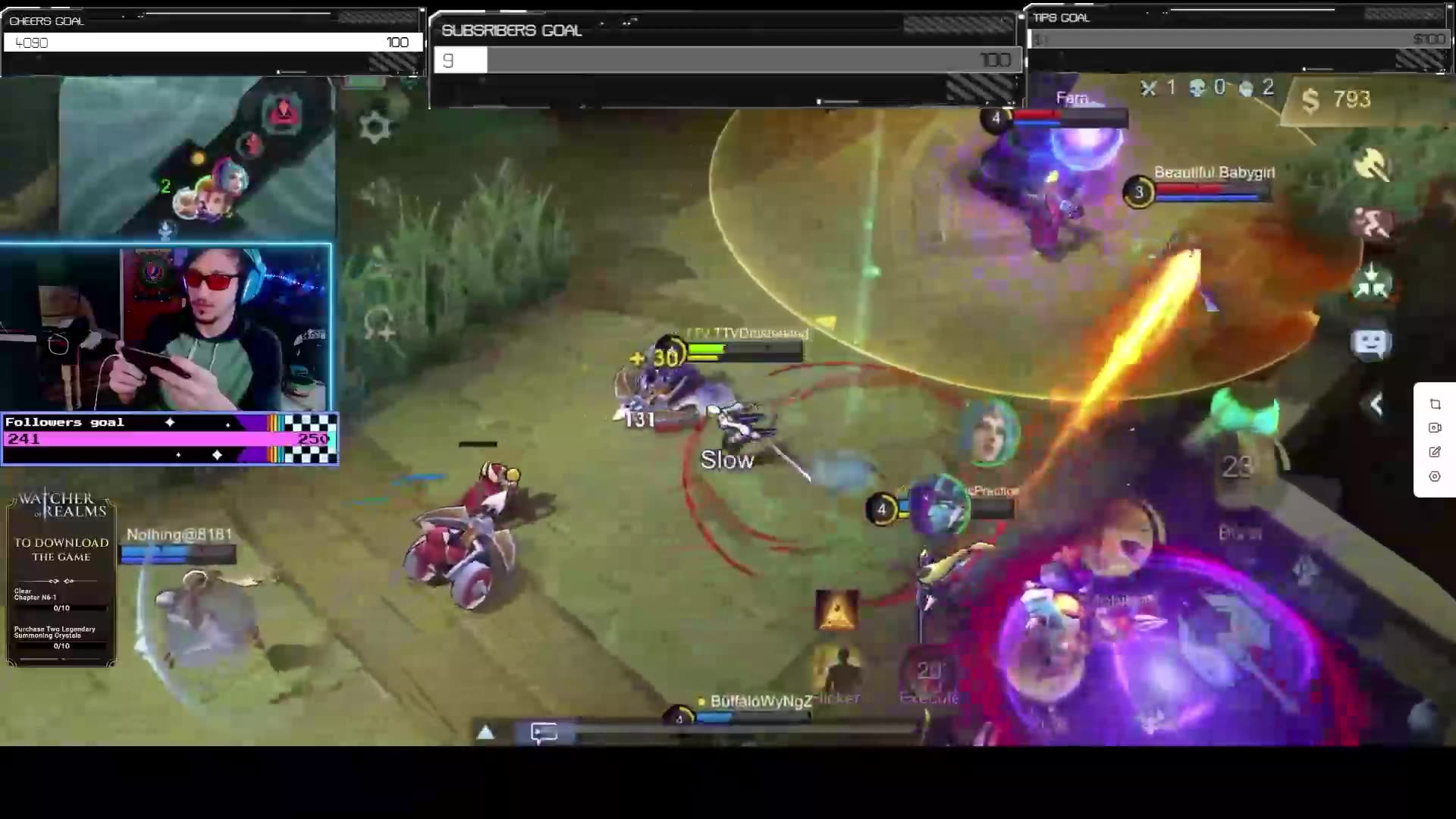Click the screenshot crop icon
This screenshot has height=819, width=1456.
tap(1434, 404)
